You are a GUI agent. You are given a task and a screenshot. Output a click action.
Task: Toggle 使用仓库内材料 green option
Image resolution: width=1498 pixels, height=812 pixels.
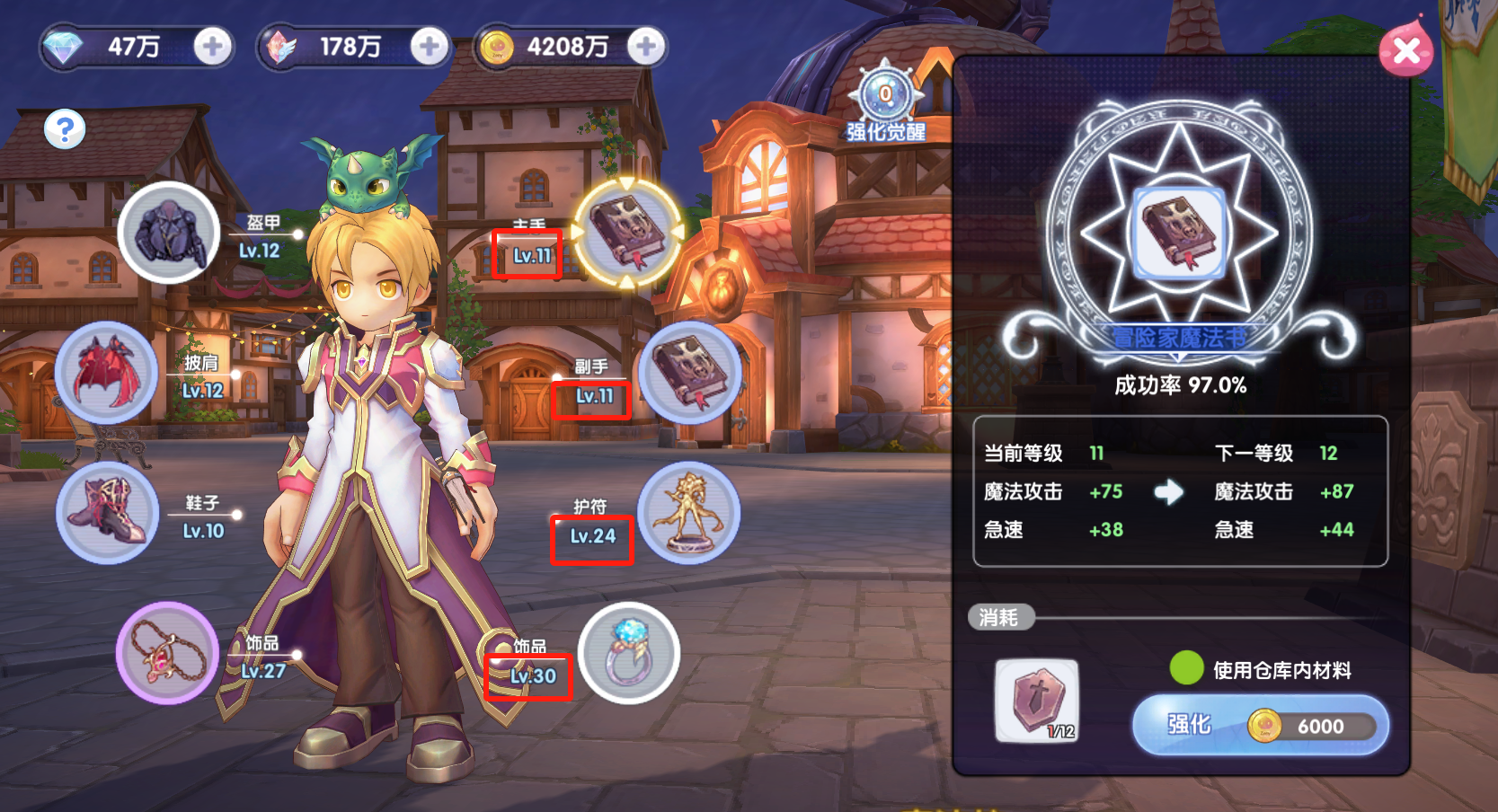pyautogui.click(x=1186, y=668)
